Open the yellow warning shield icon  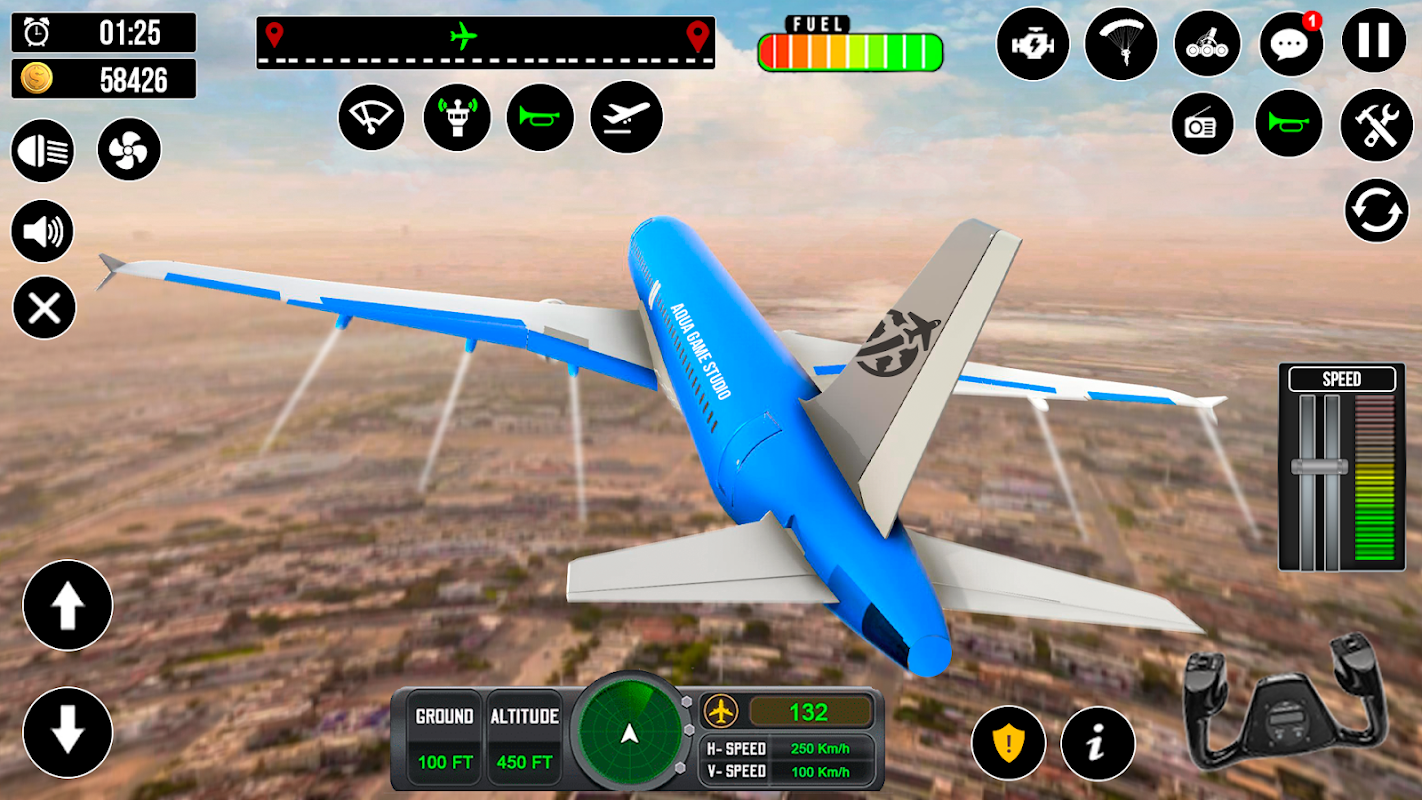pos(1008,743)
